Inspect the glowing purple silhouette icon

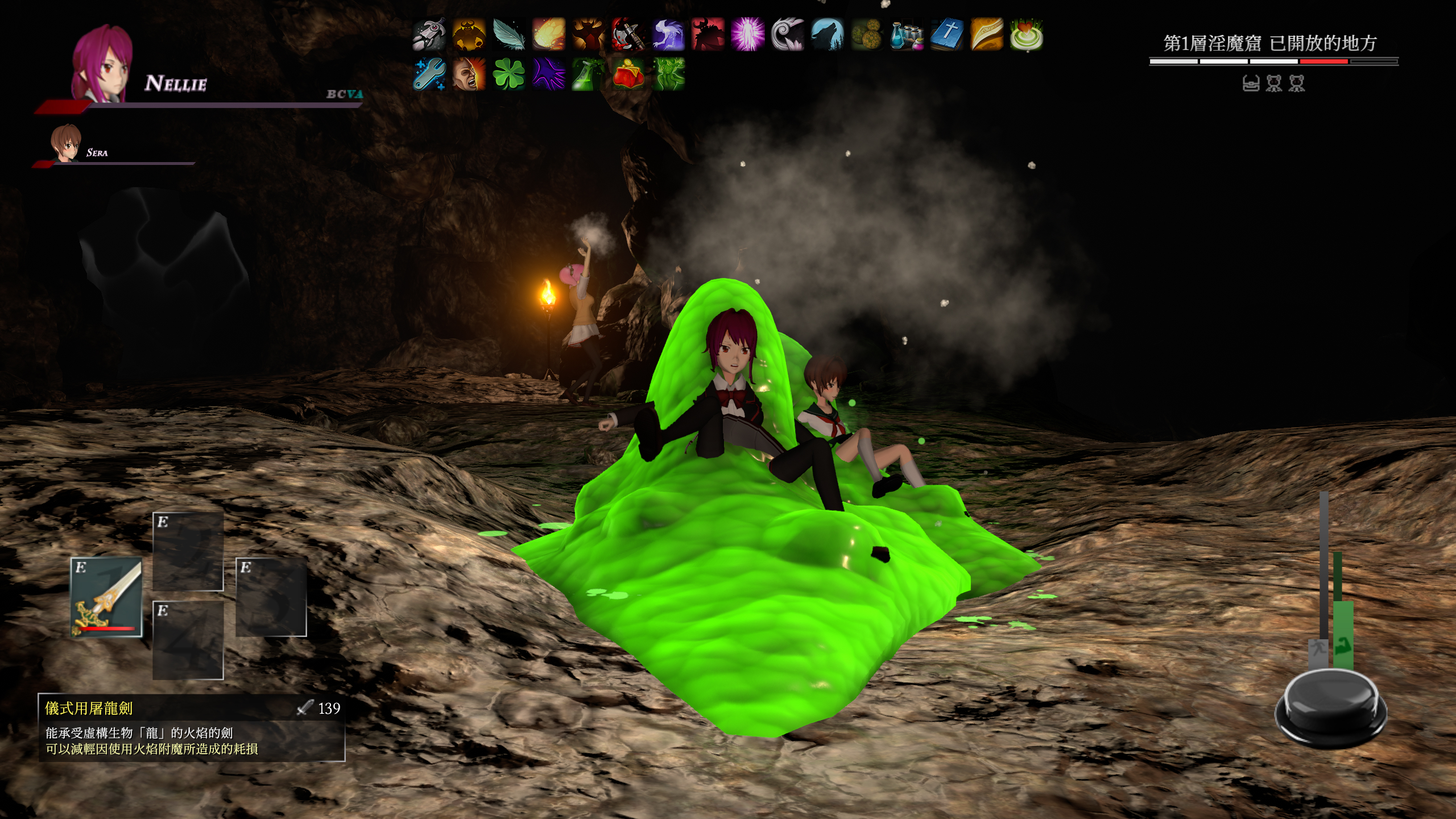(x=747, y=34)
